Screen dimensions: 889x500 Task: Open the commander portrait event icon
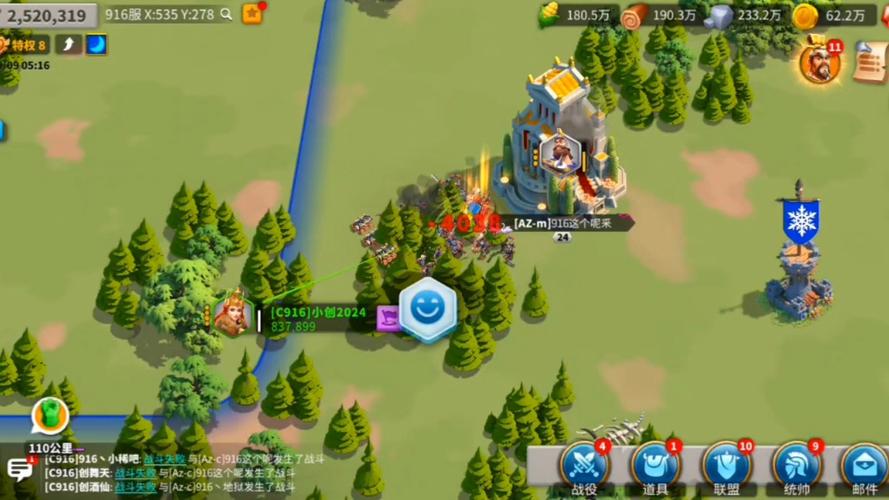[x=819, y=63]
